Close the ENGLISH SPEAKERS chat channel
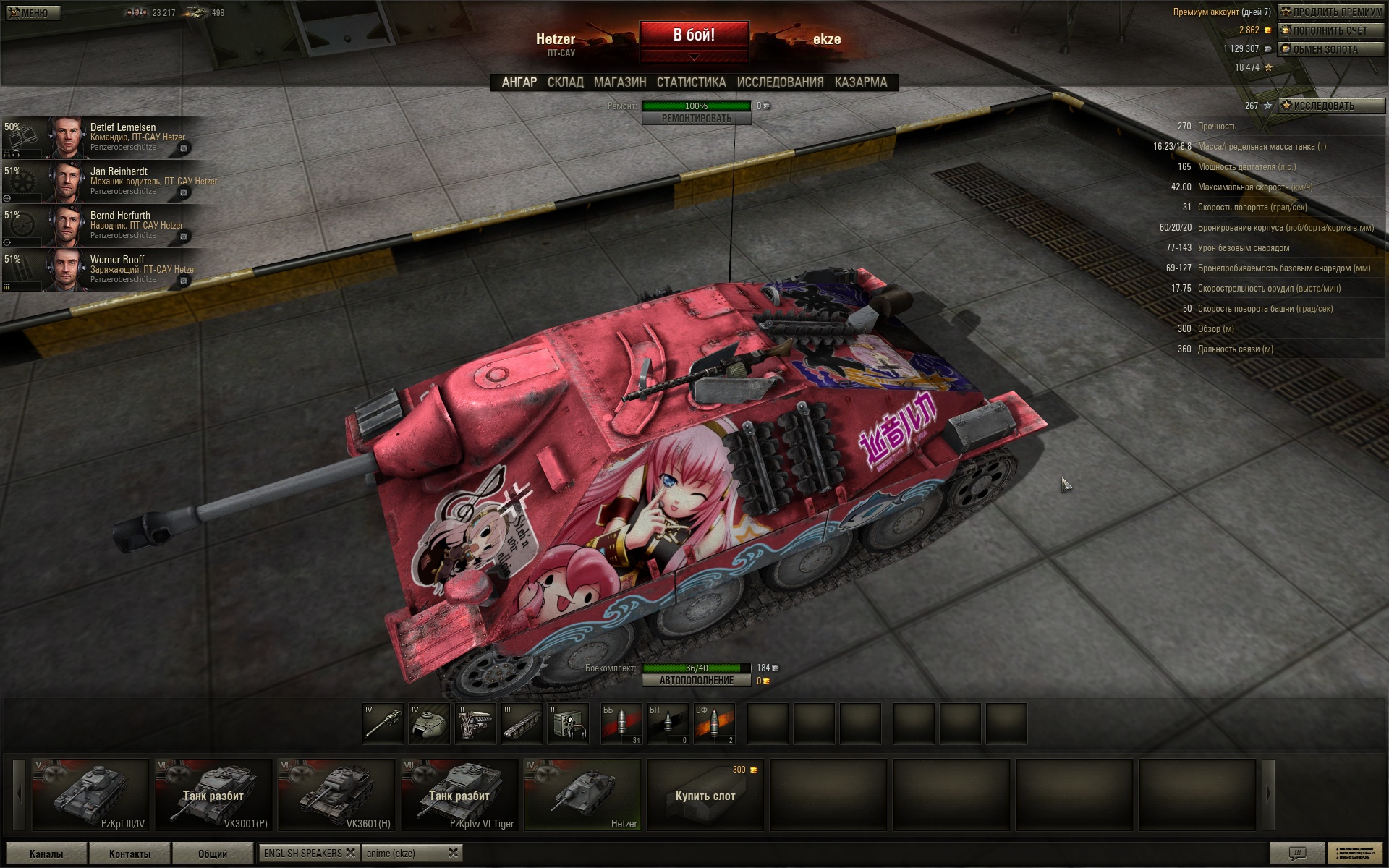This screenshot has height=868, width=1389. pyautogui.click(x=350, y=853)
